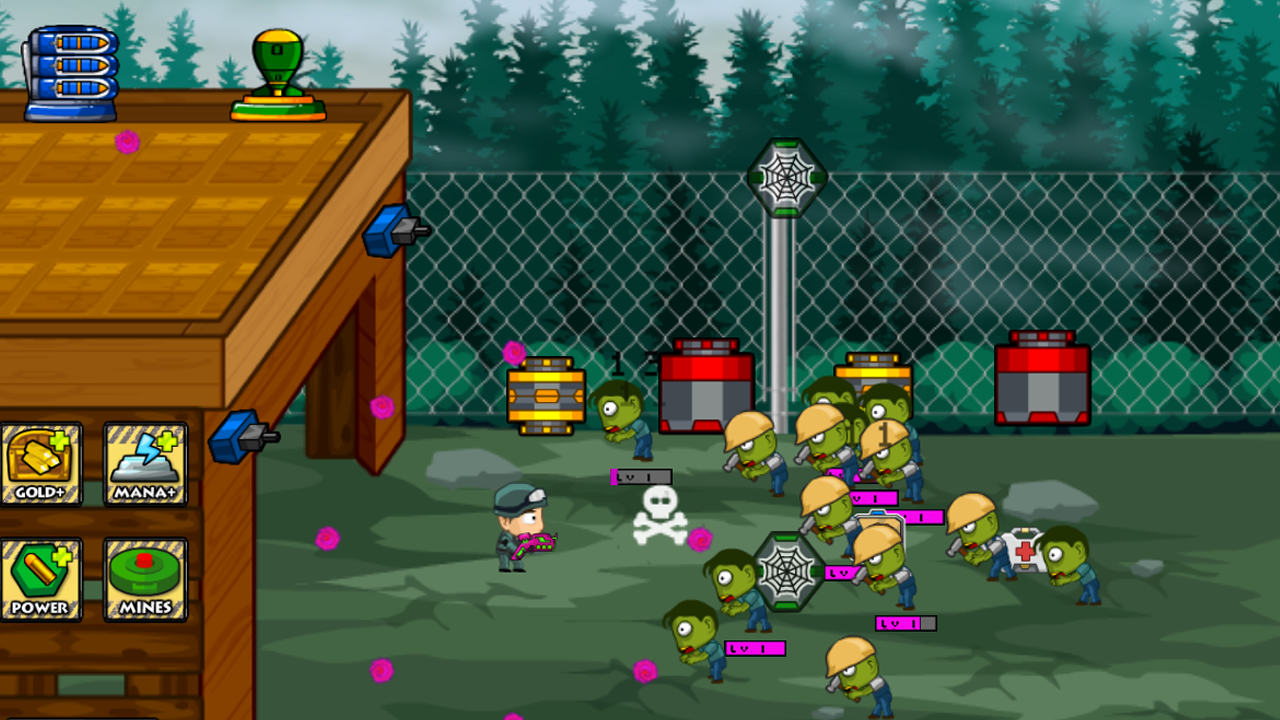Select the MANA+ upgrade icon
Image resolution: width=1280 pixels, height=720 pixels.
click(x=143, y=462)
